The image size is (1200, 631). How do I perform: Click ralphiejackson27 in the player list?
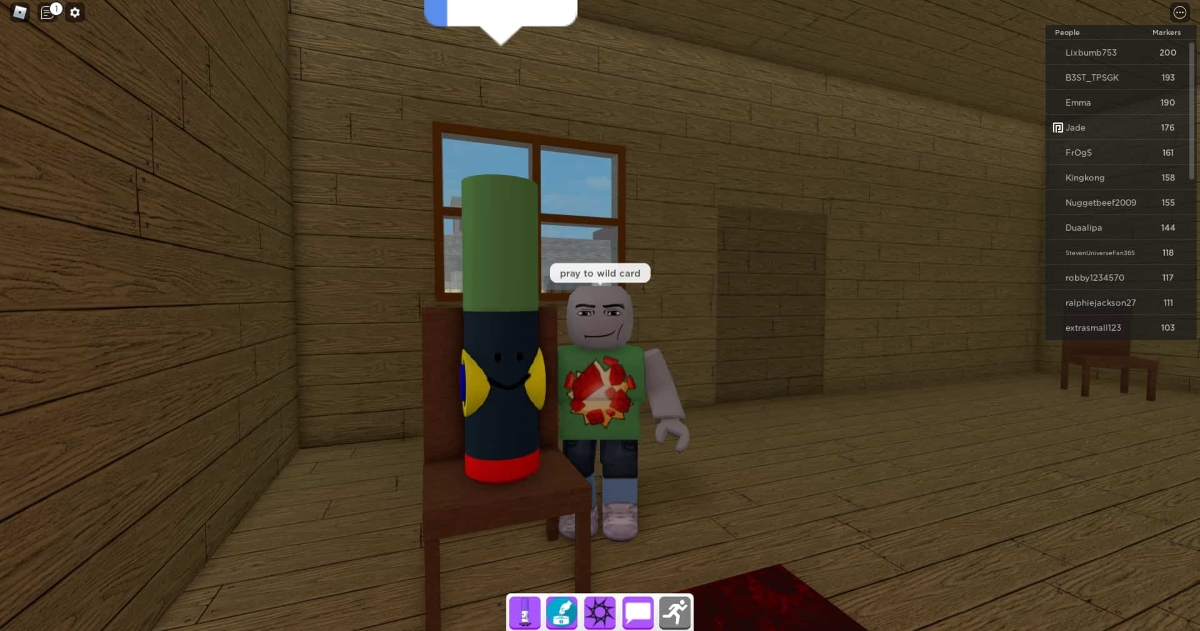[x=1100, y=302]
